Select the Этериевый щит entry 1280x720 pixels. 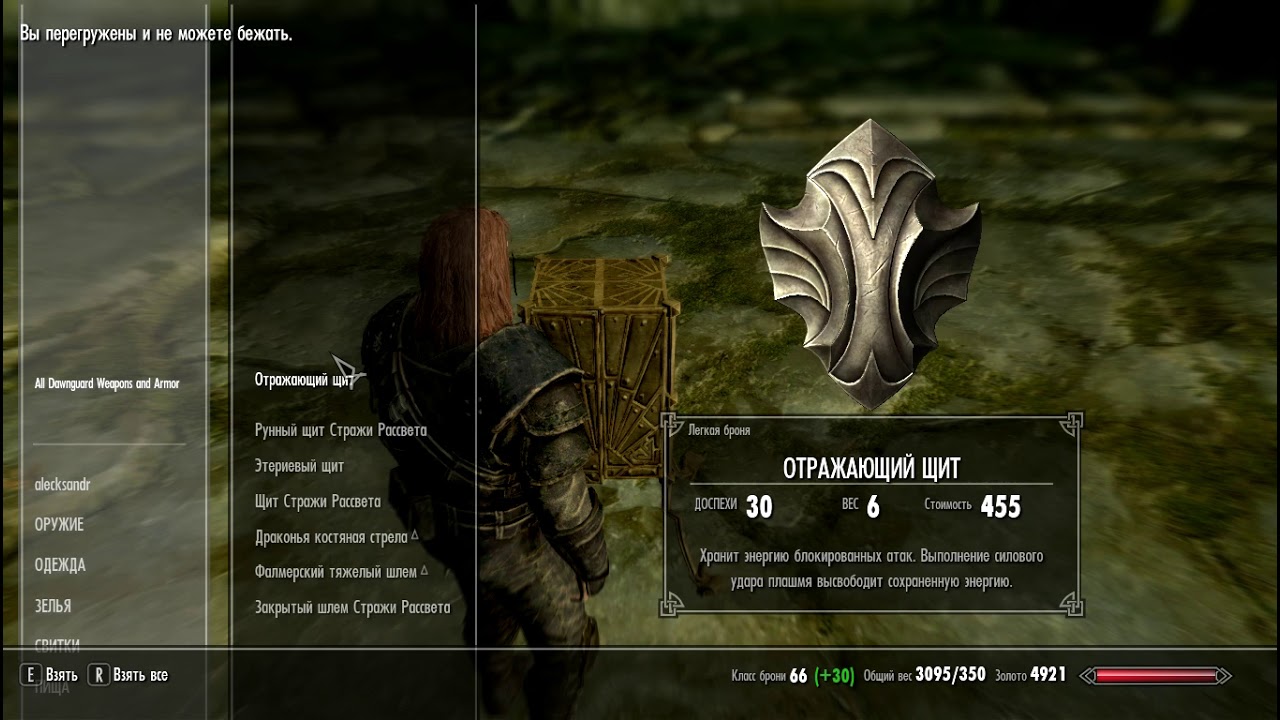(x=299, y=466)
